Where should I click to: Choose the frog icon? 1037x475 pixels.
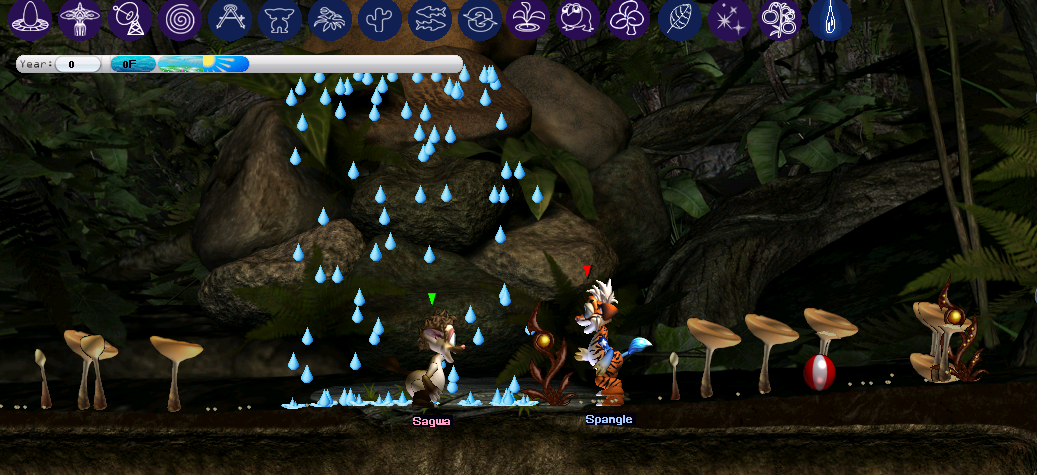point(580,19)
